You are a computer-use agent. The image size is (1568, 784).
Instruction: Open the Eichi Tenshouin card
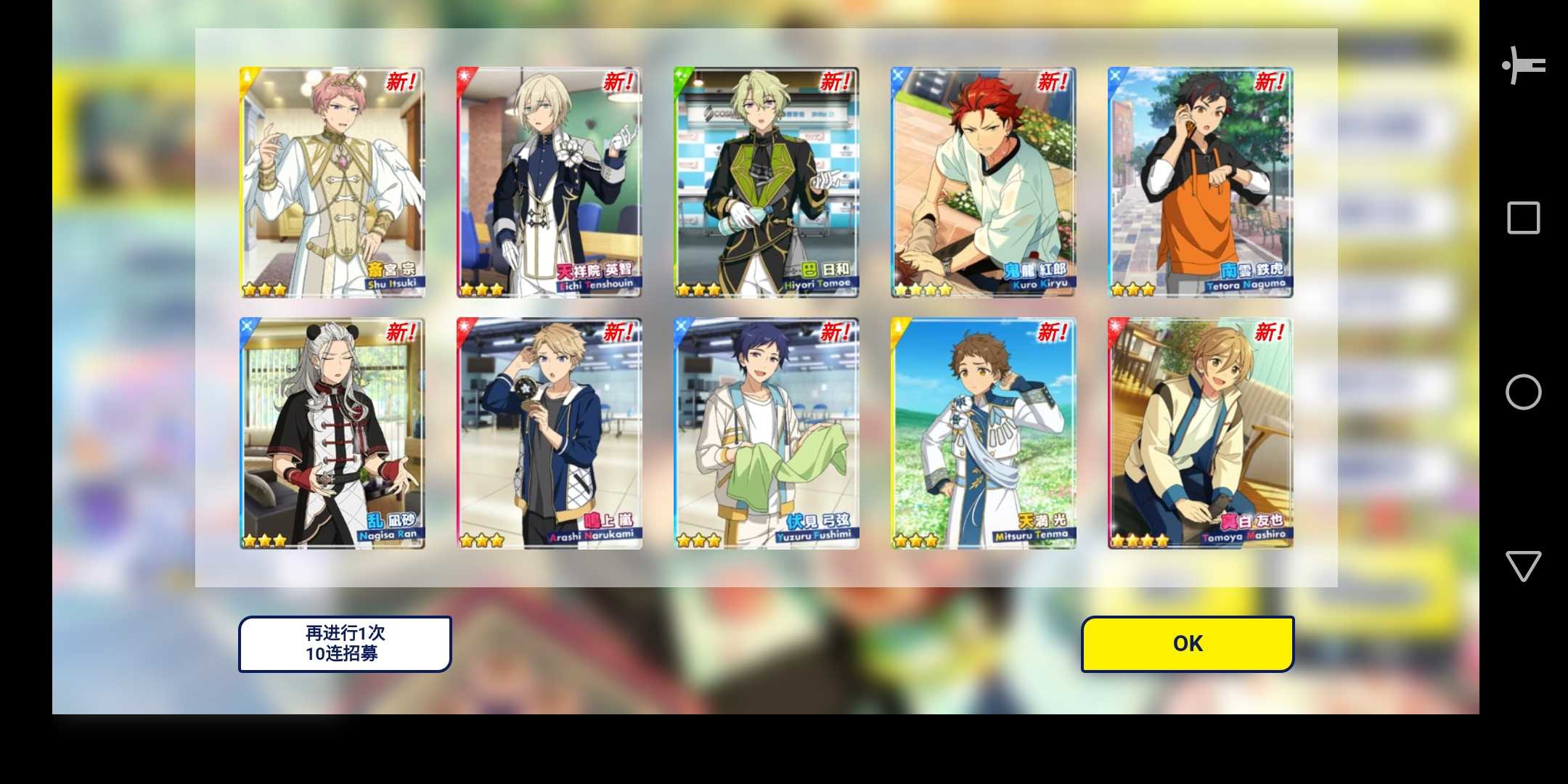[549, 182]
